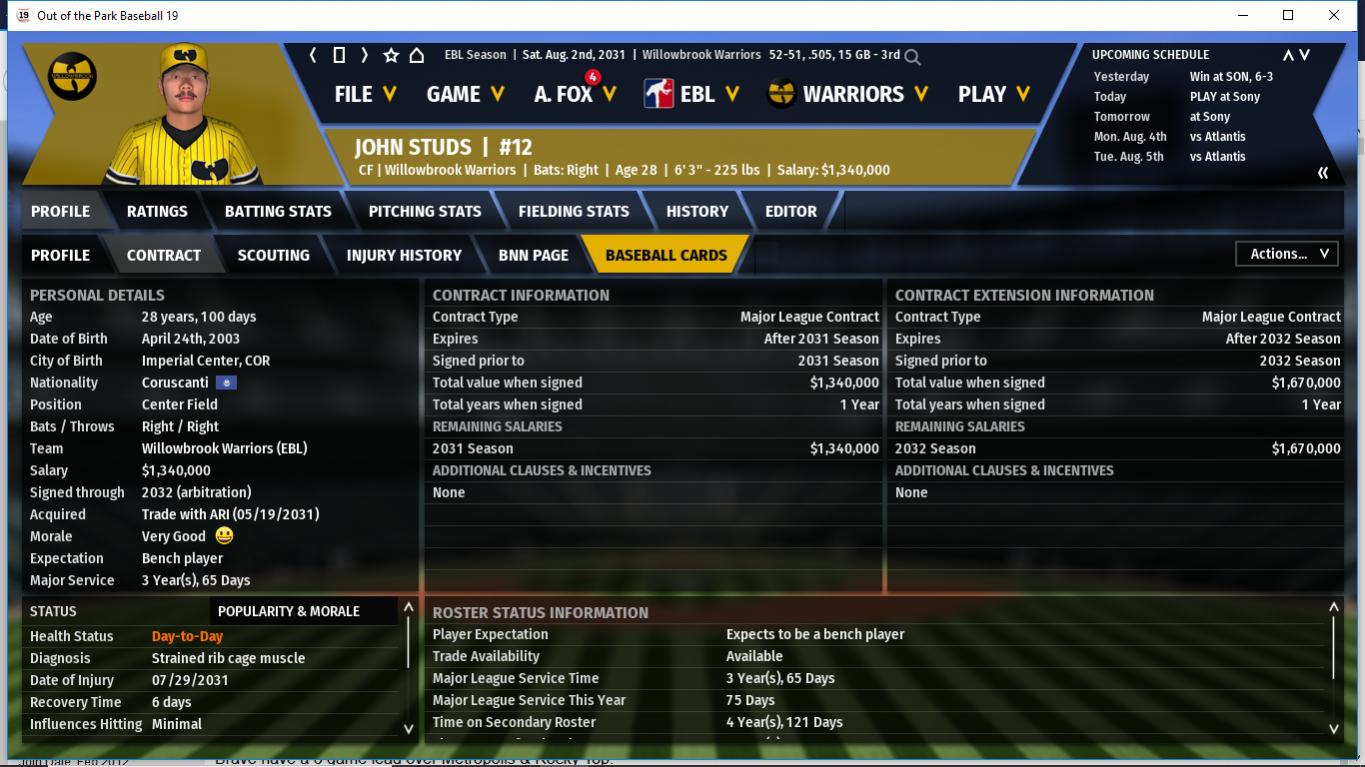
Task: Open the FILE menu
Action: 365,94
